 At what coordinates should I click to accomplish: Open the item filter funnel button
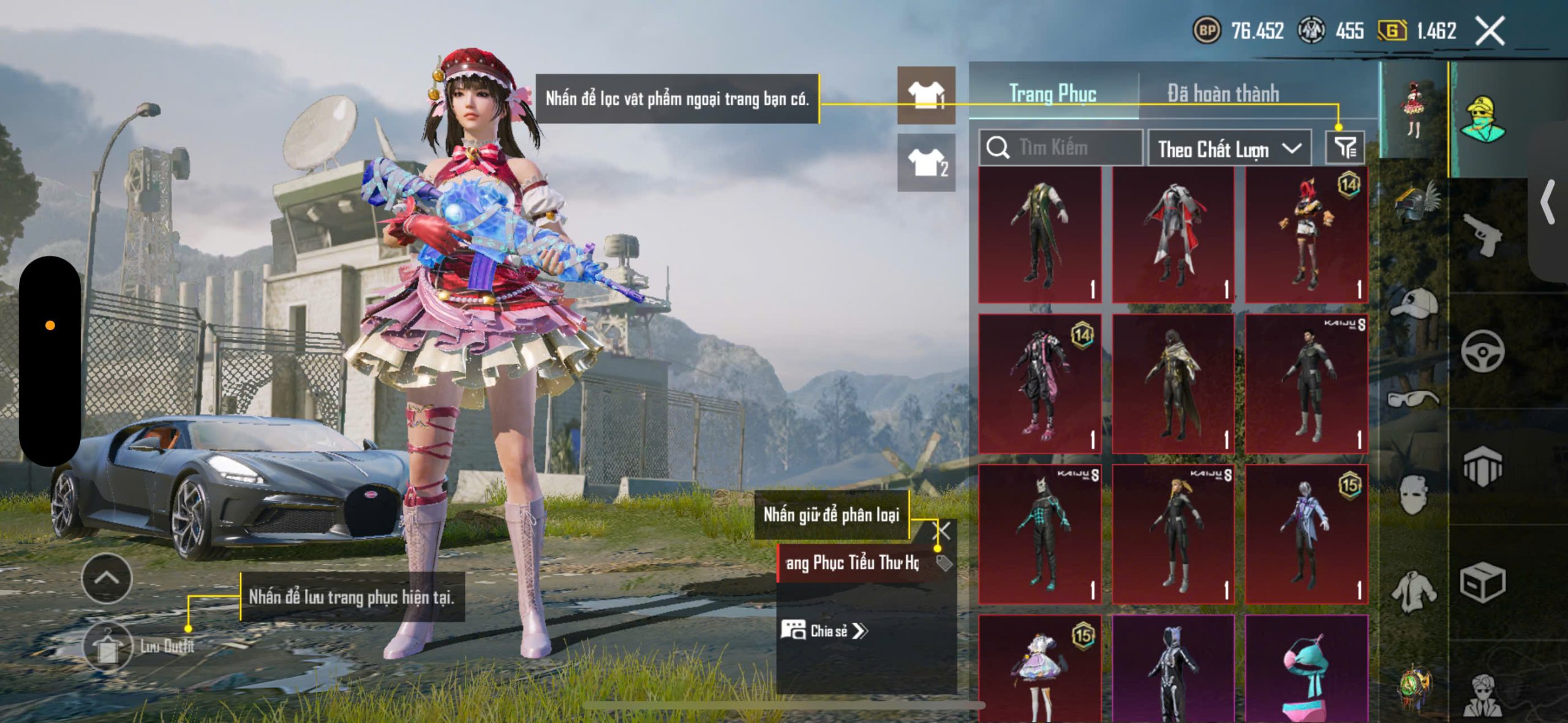[x=1344, y=148]
